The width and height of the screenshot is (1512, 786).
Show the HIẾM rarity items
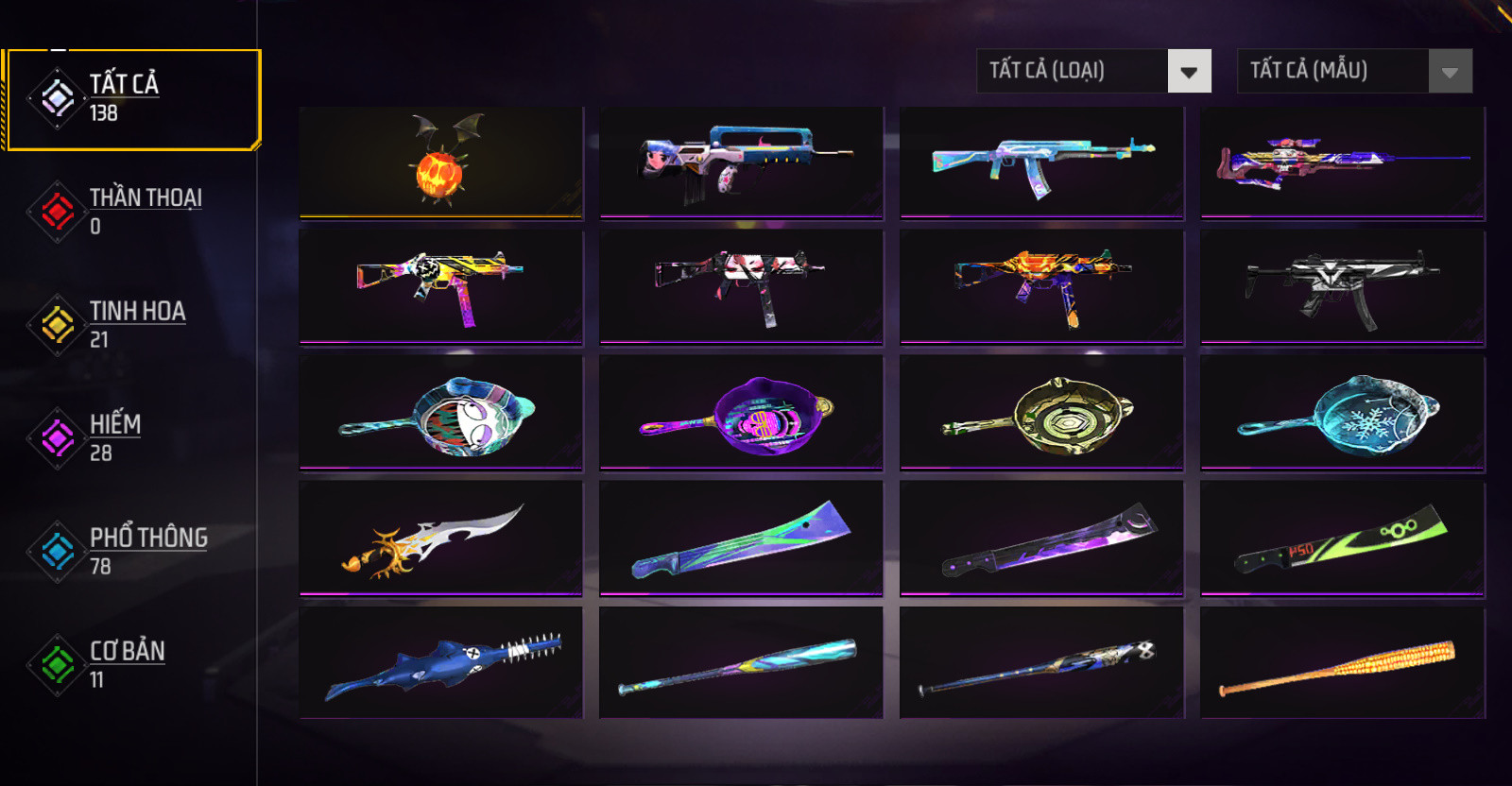pyautogui.click(x=130, y=438)
